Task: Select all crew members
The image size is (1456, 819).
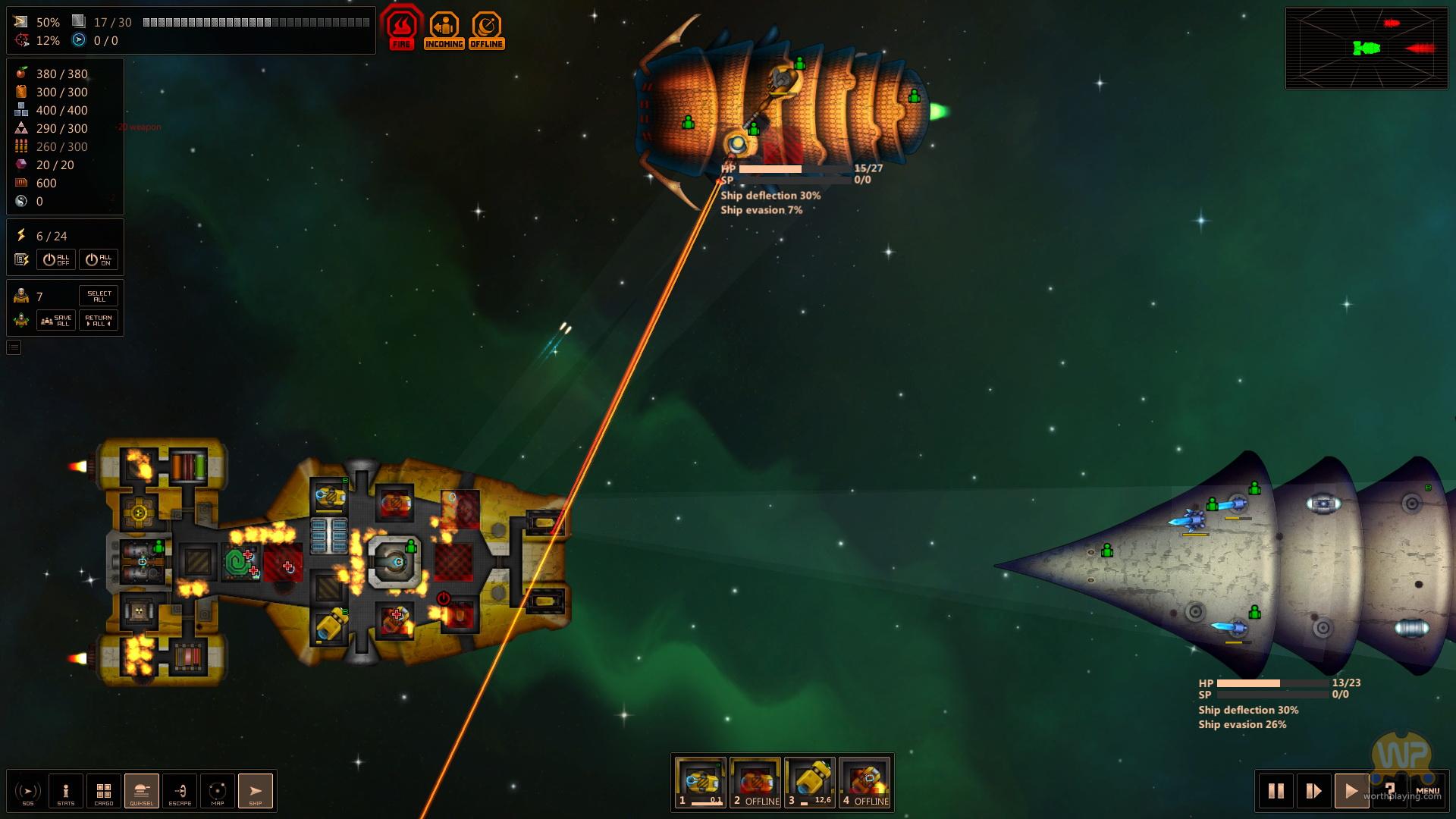Action: click(x=99, y=296)
